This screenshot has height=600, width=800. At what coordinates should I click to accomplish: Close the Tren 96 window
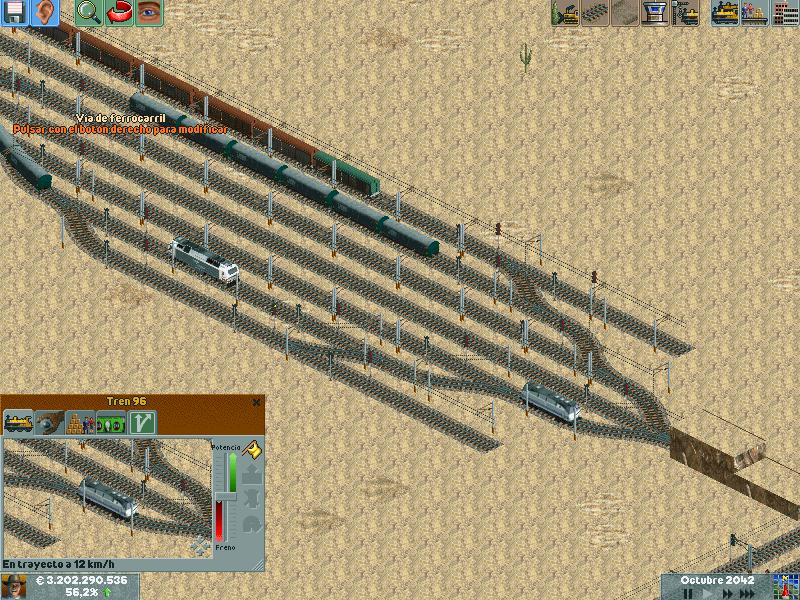click(257, 402)
